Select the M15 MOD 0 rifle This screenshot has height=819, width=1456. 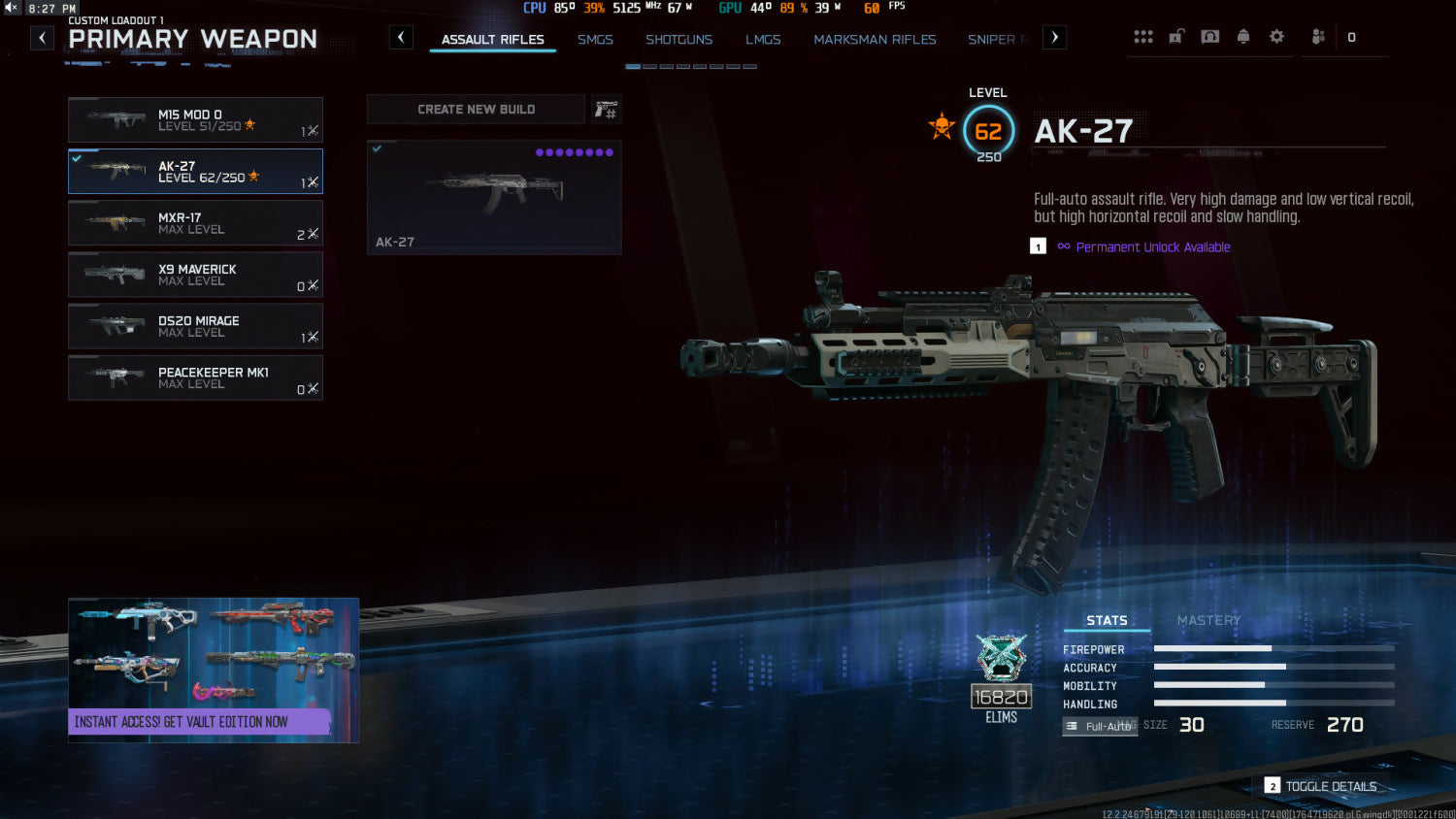point(195,120)
